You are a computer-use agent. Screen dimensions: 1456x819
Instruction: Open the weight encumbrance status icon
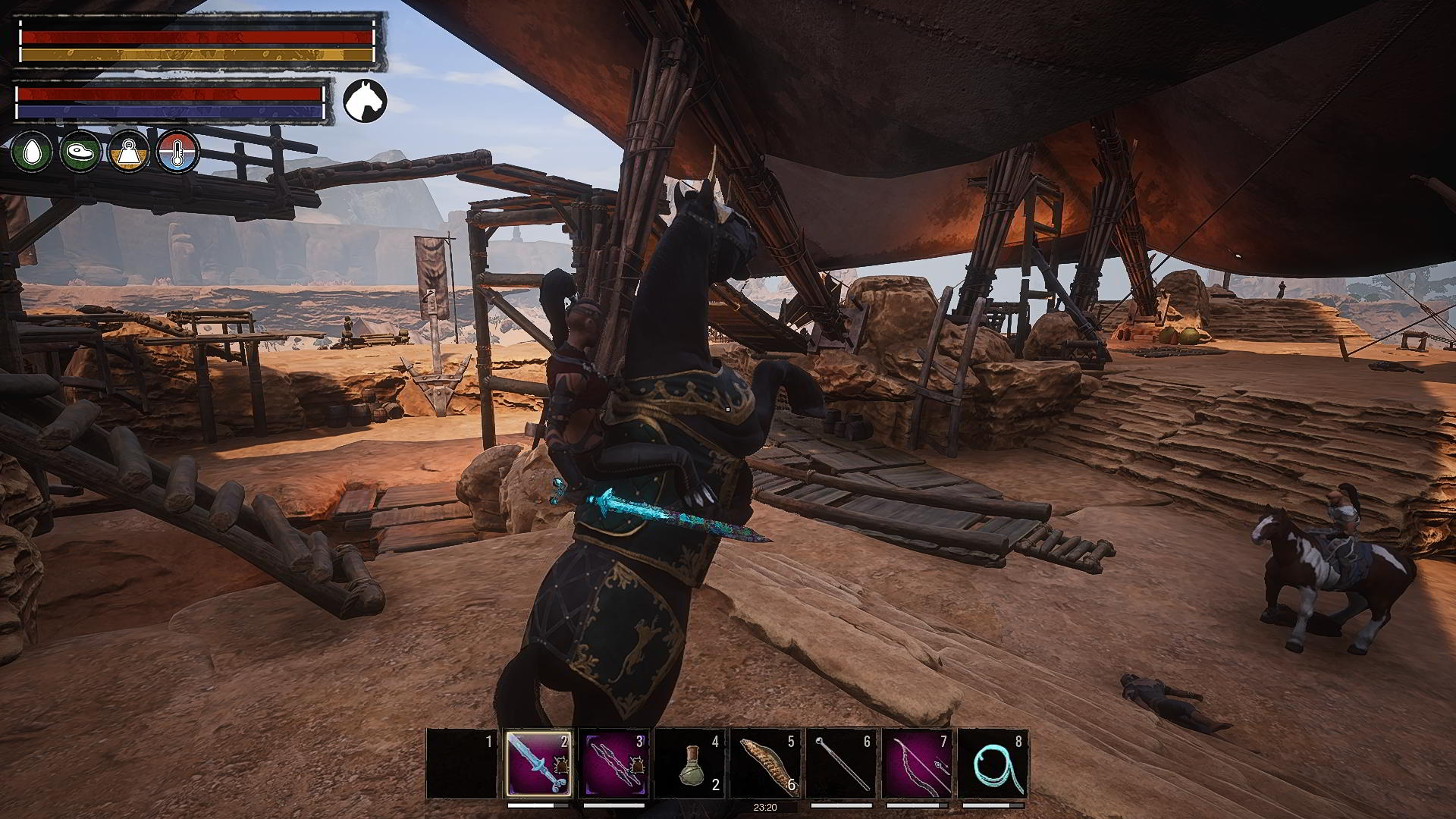(130, 152)
